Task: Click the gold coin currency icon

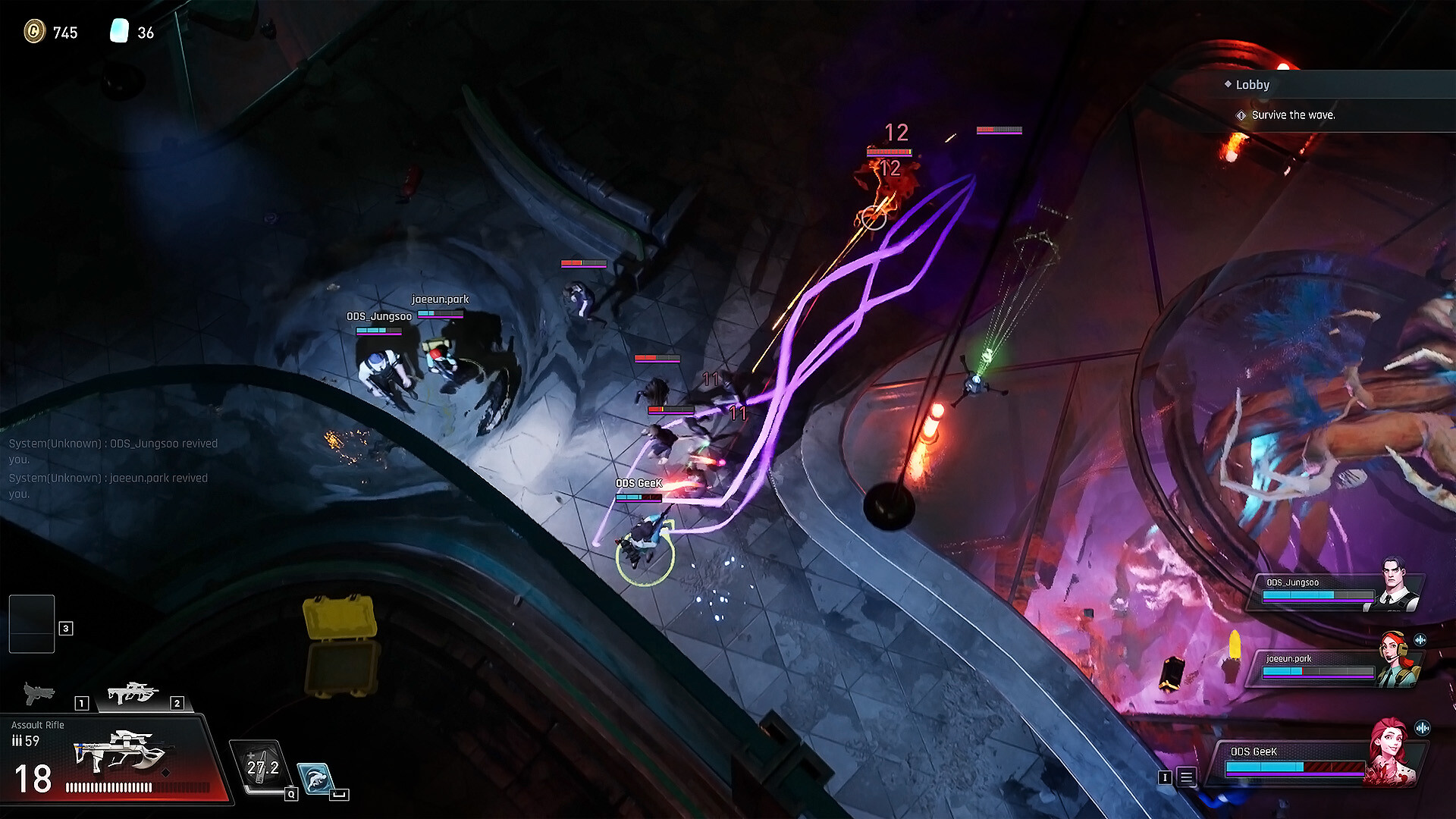Action: click(34, 33)
